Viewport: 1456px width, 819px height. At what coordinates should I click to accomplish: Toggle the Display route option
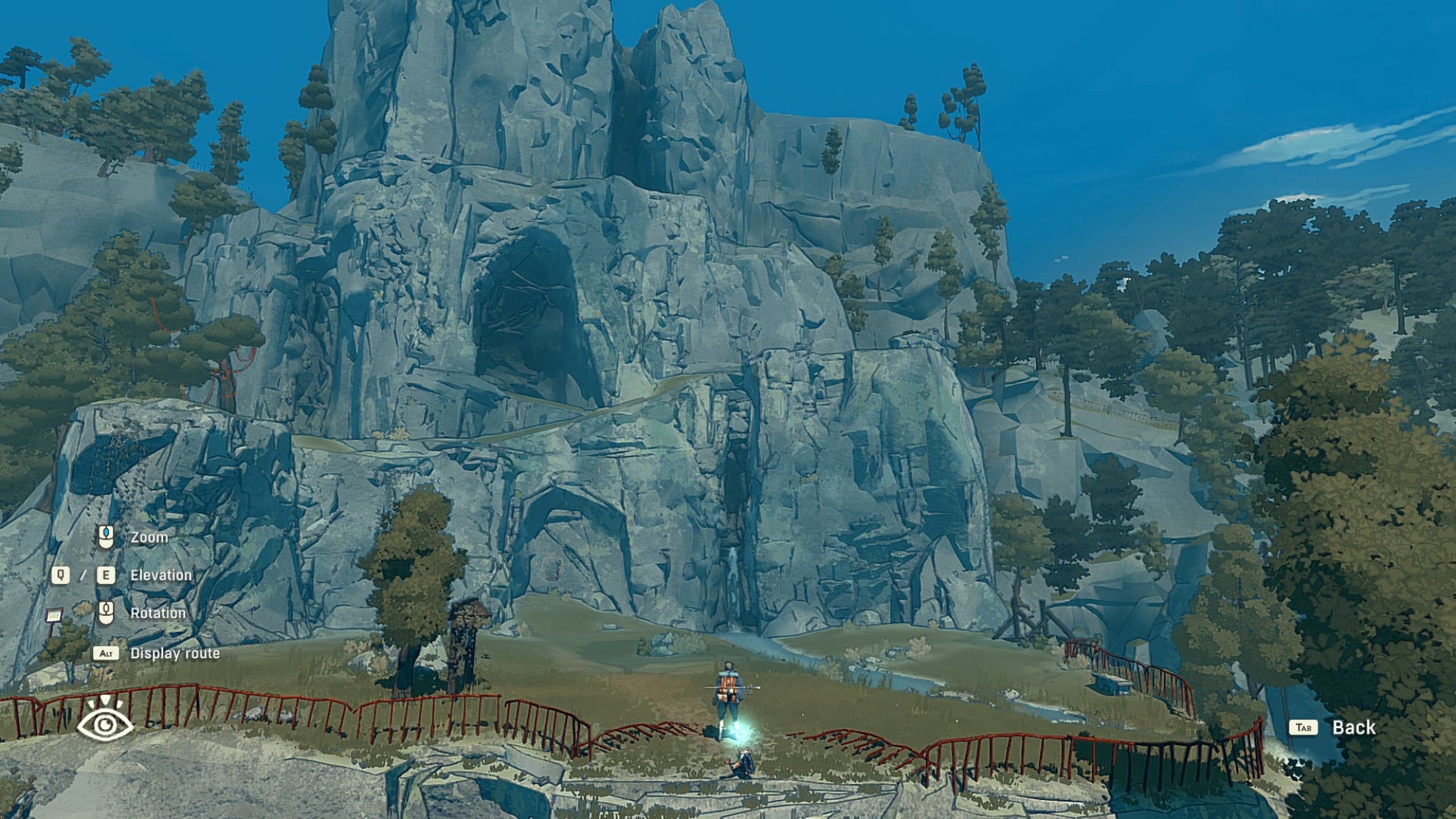tap(174, 653)
